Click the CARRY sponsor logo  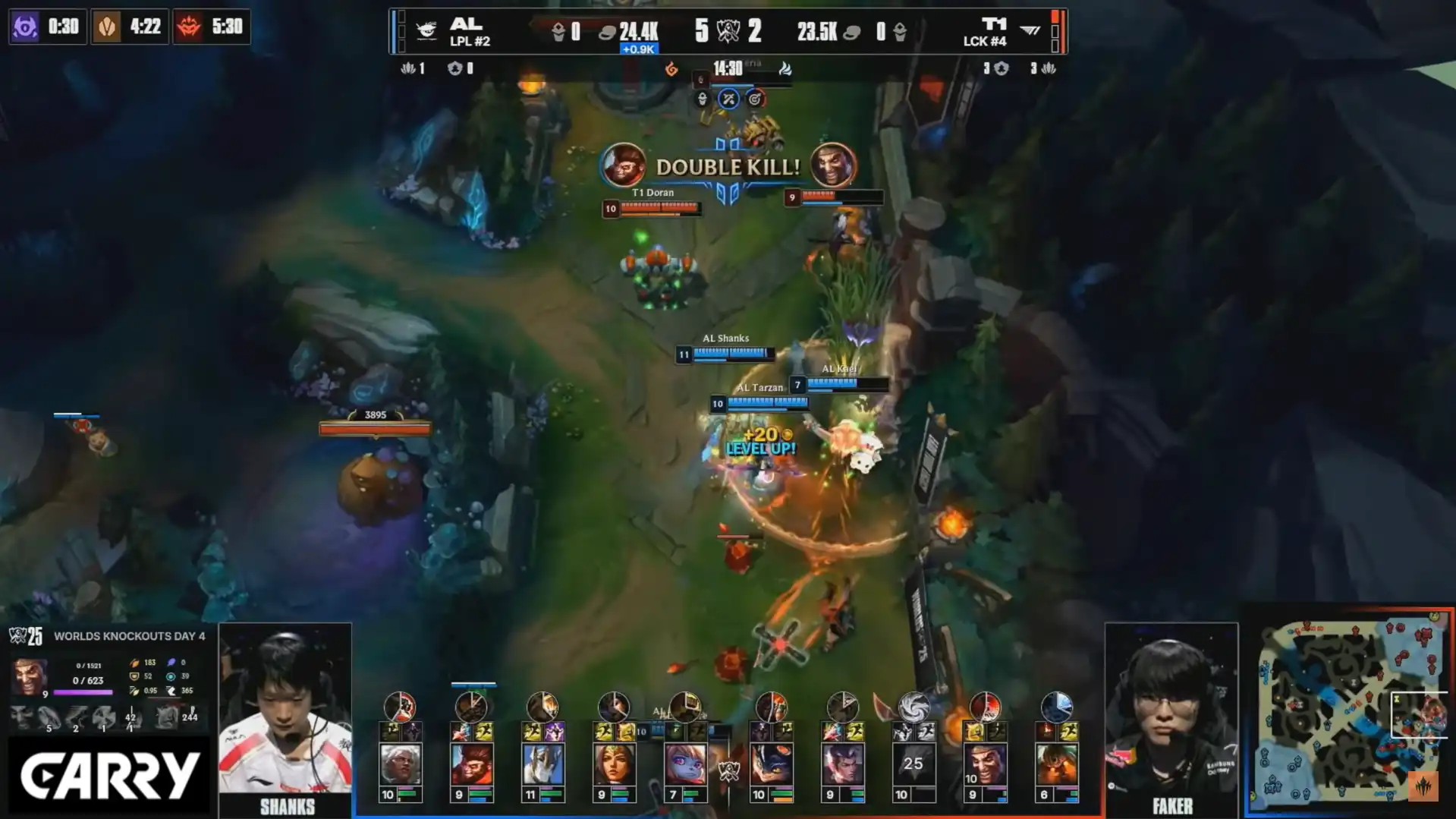click(x=108, y=776)
